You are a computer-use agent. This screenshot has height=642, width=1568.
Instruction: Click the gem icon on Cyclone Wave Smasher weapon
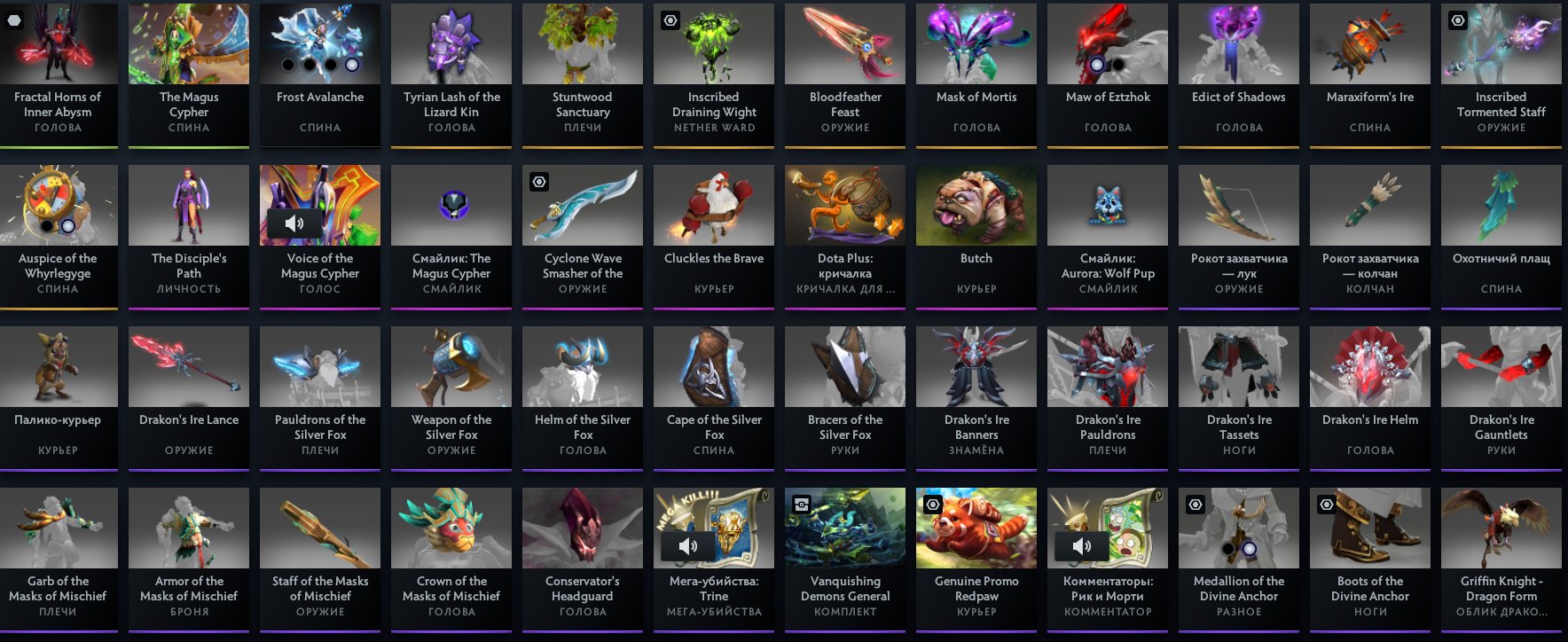[540, 181]
